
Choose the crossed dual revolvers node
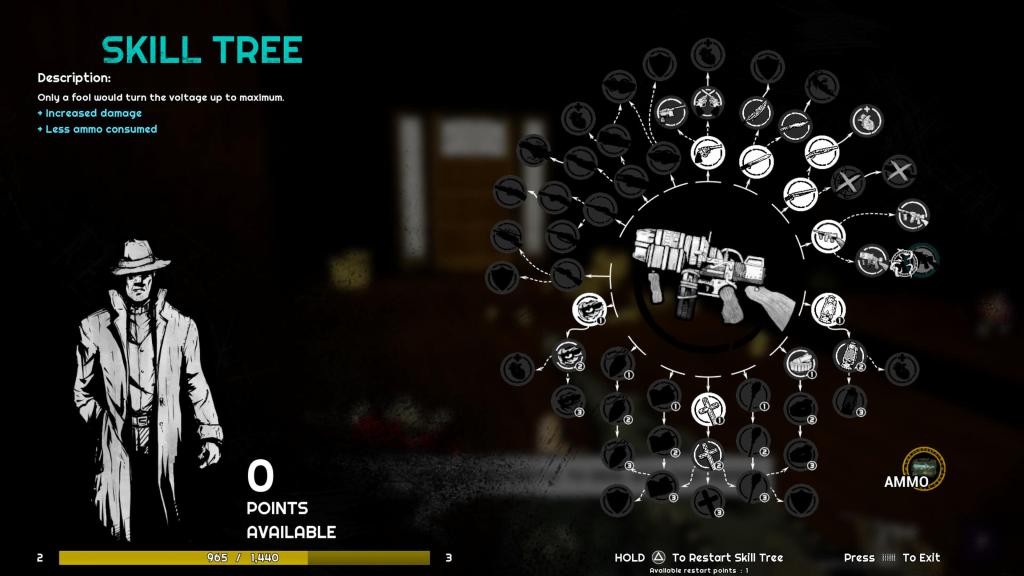[707, 104]
